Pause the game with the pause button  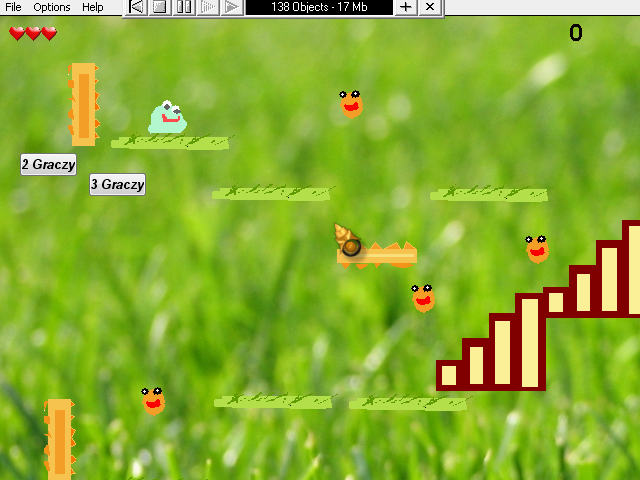click(x=184, y=7)
